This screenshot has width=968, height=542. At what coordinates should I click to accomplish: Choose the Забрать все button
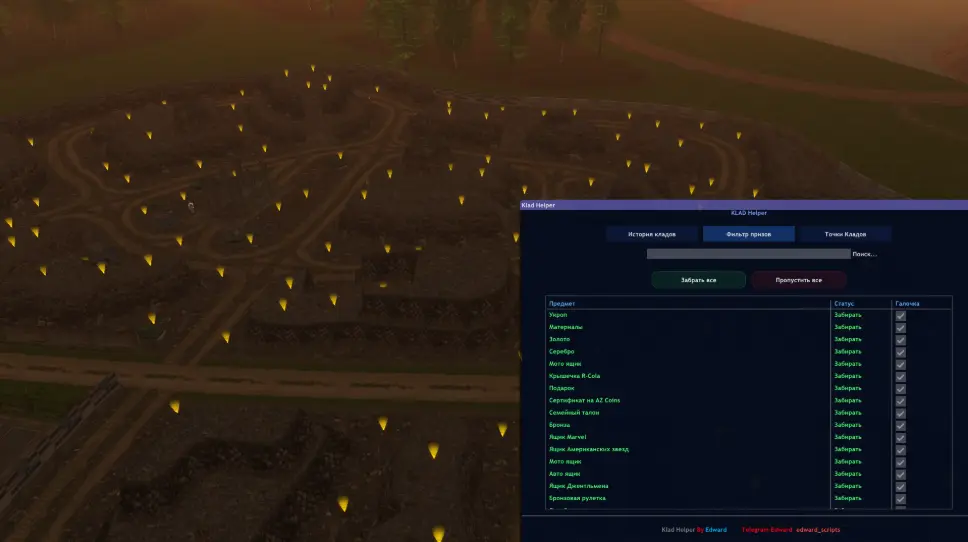tap(698, 280)
